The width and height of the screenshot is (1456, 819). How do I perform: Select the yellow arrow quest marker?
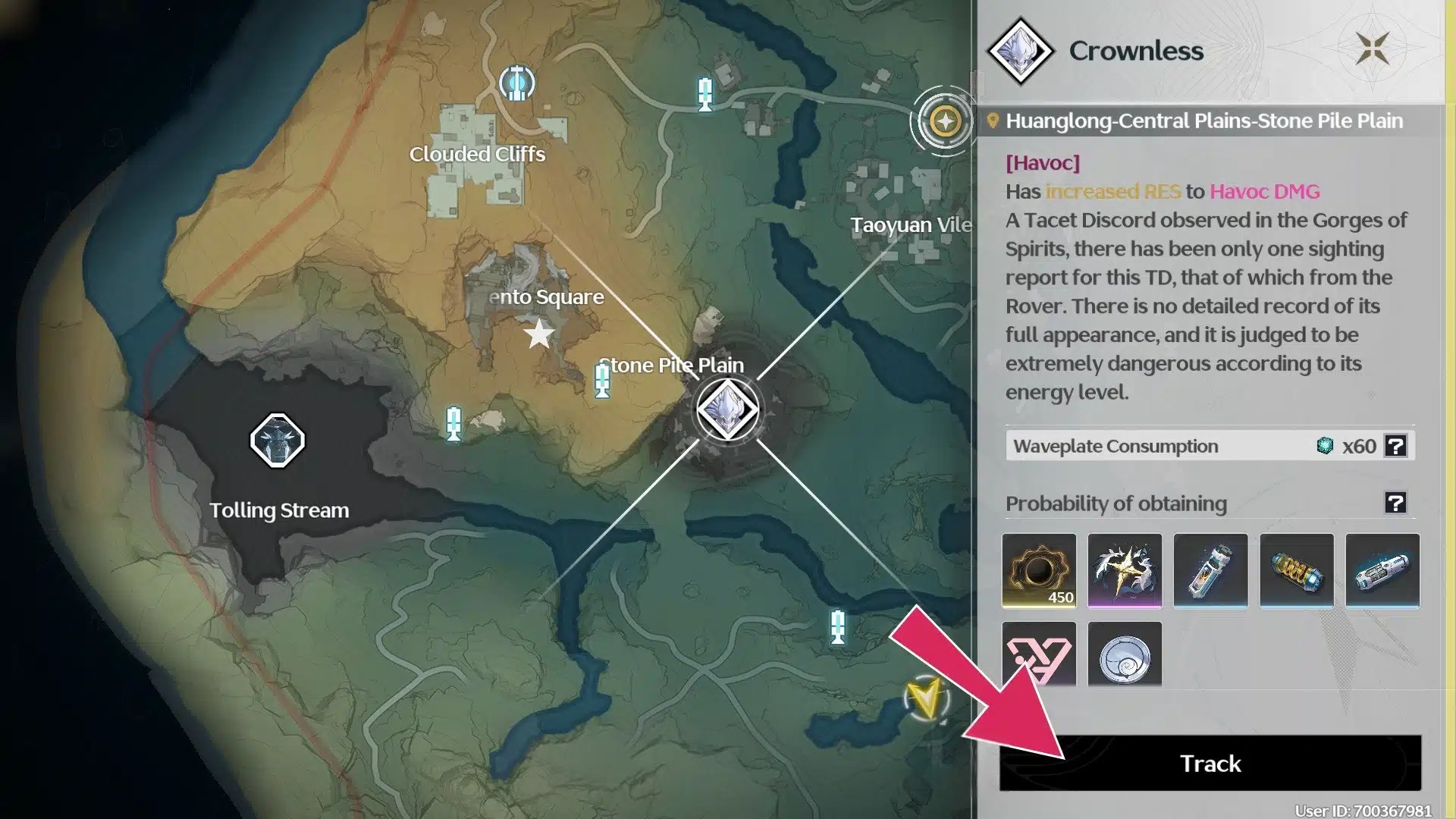click(x=925, y=698)
